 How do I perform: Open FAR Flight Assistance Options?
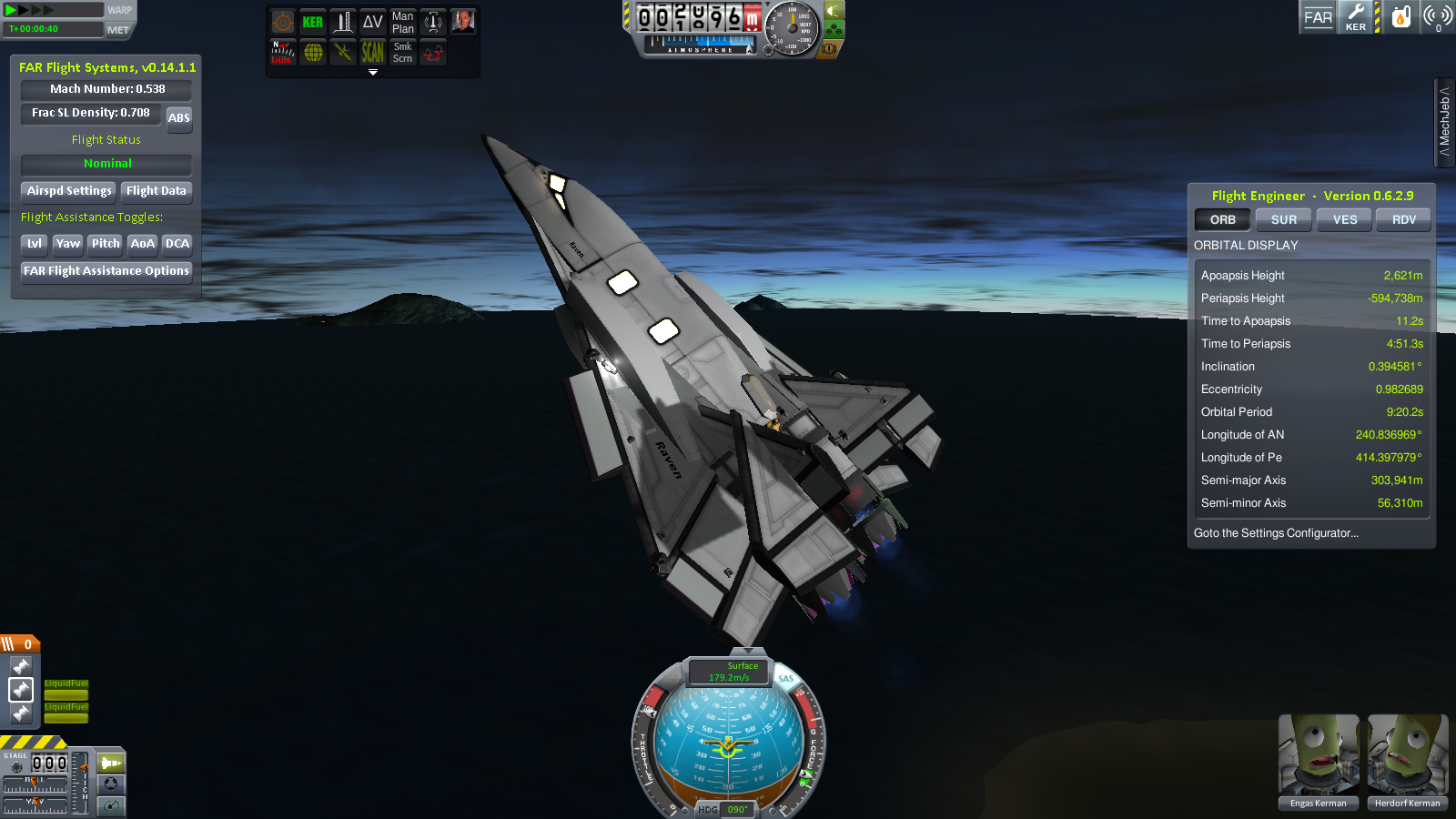106,271
